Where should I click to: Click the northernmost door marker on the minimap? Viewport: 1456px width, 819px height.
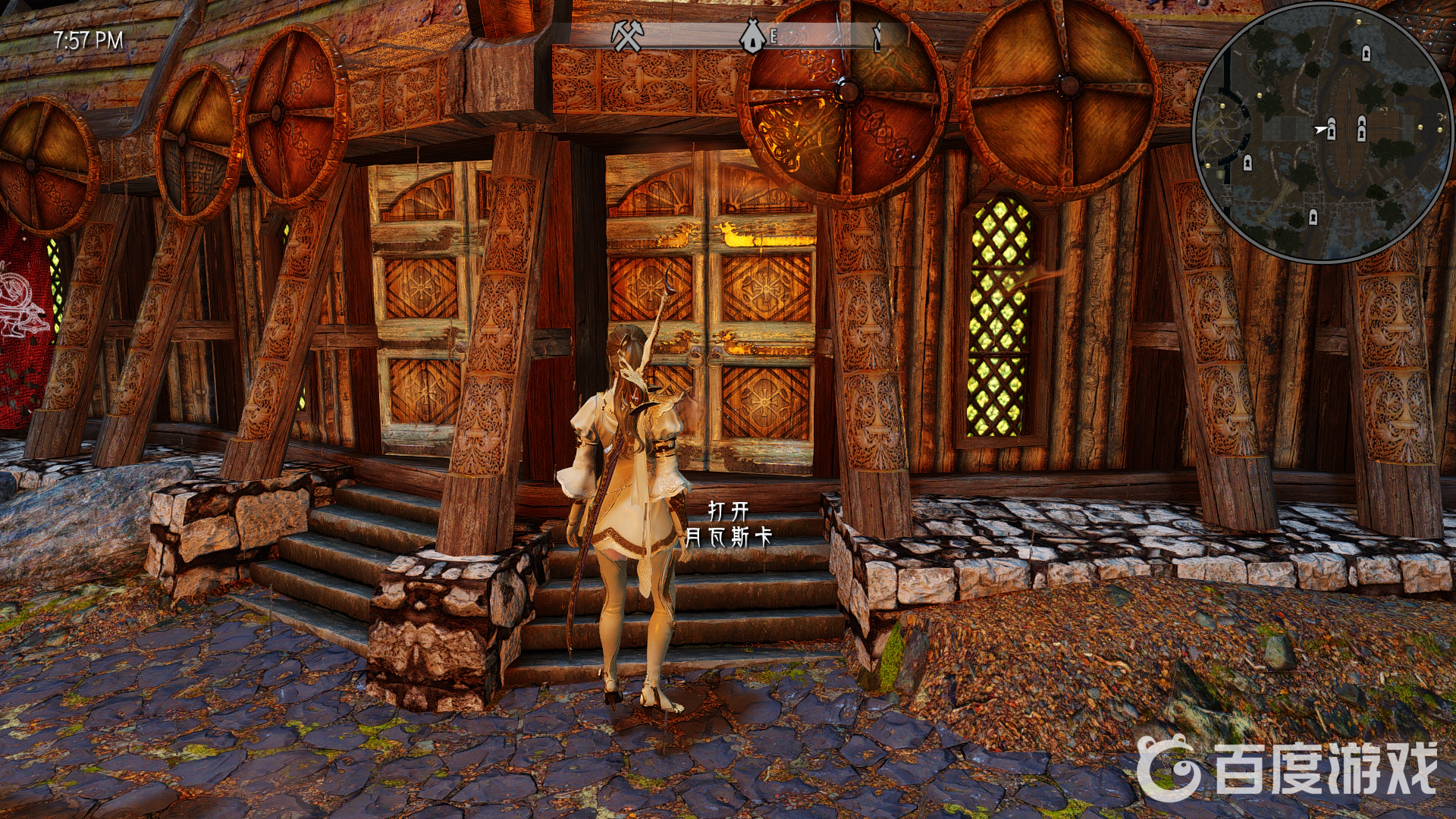pyautogui.click(x=1366, y=53)
